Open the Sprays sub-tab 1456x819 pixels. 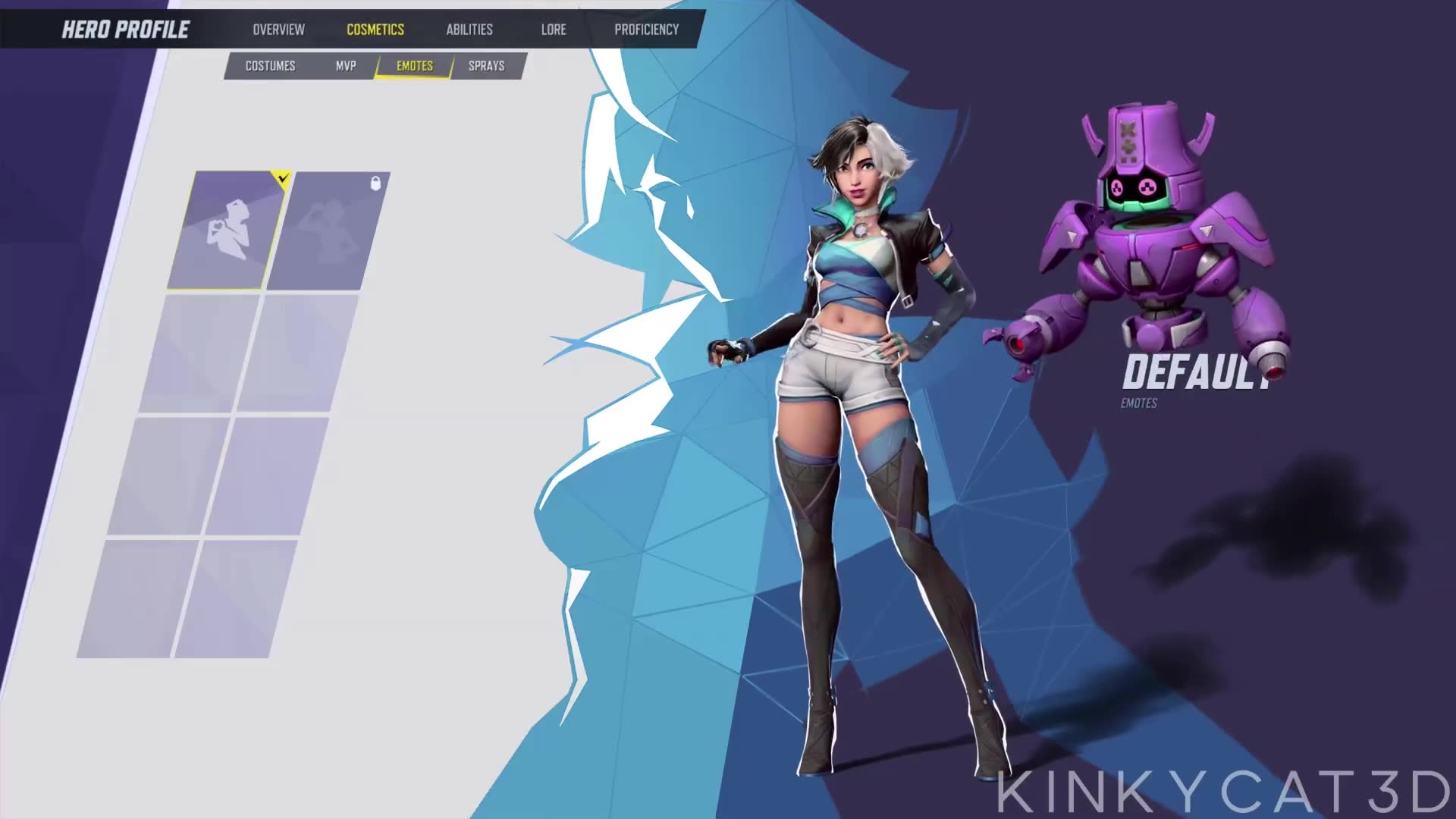pos(486,66)
